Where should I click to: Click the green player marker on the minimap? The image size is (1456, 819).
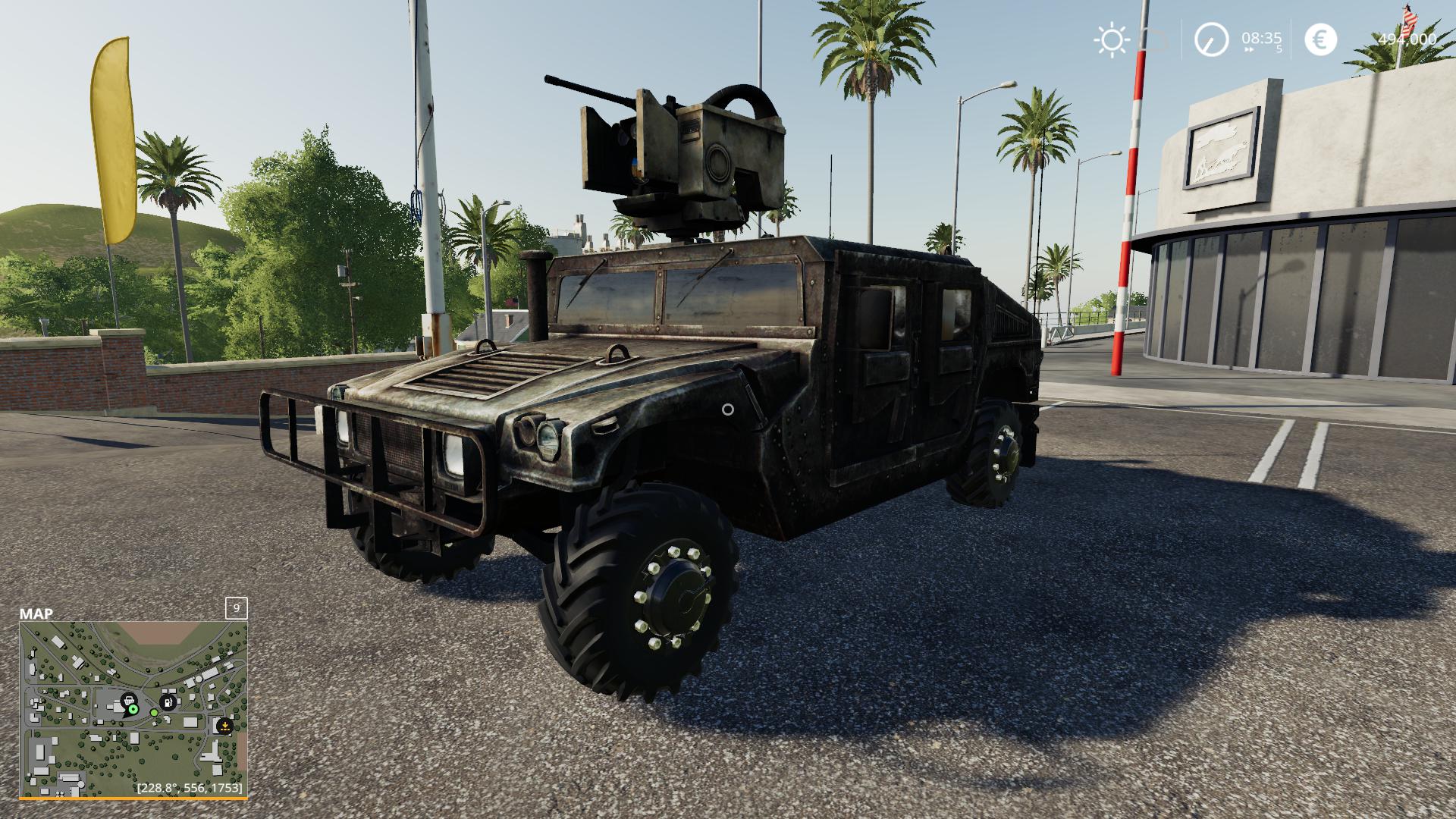coord(133,710)
